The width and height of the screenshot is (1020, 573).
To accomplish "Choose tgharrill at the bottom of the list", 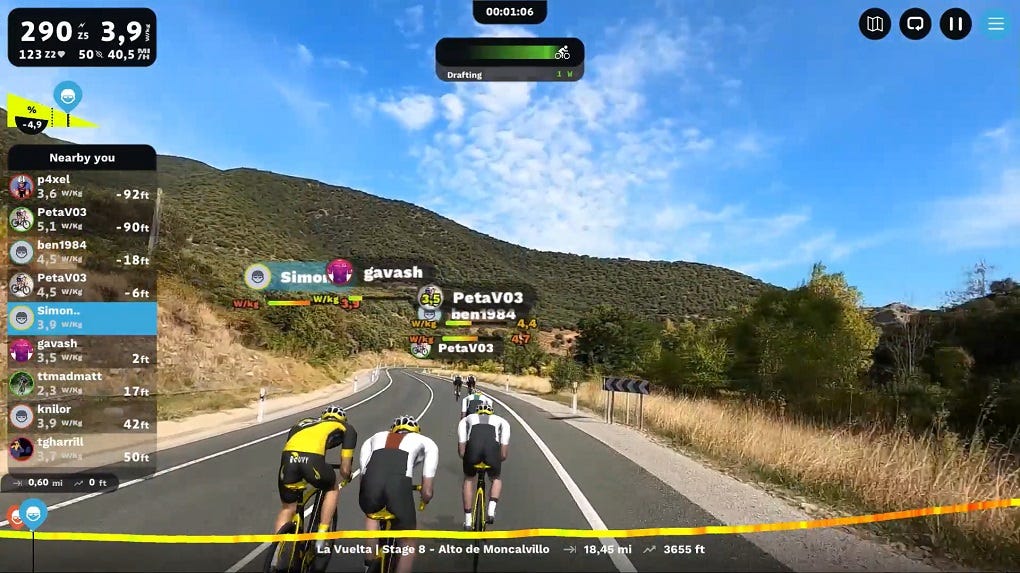I will point(82,449).
